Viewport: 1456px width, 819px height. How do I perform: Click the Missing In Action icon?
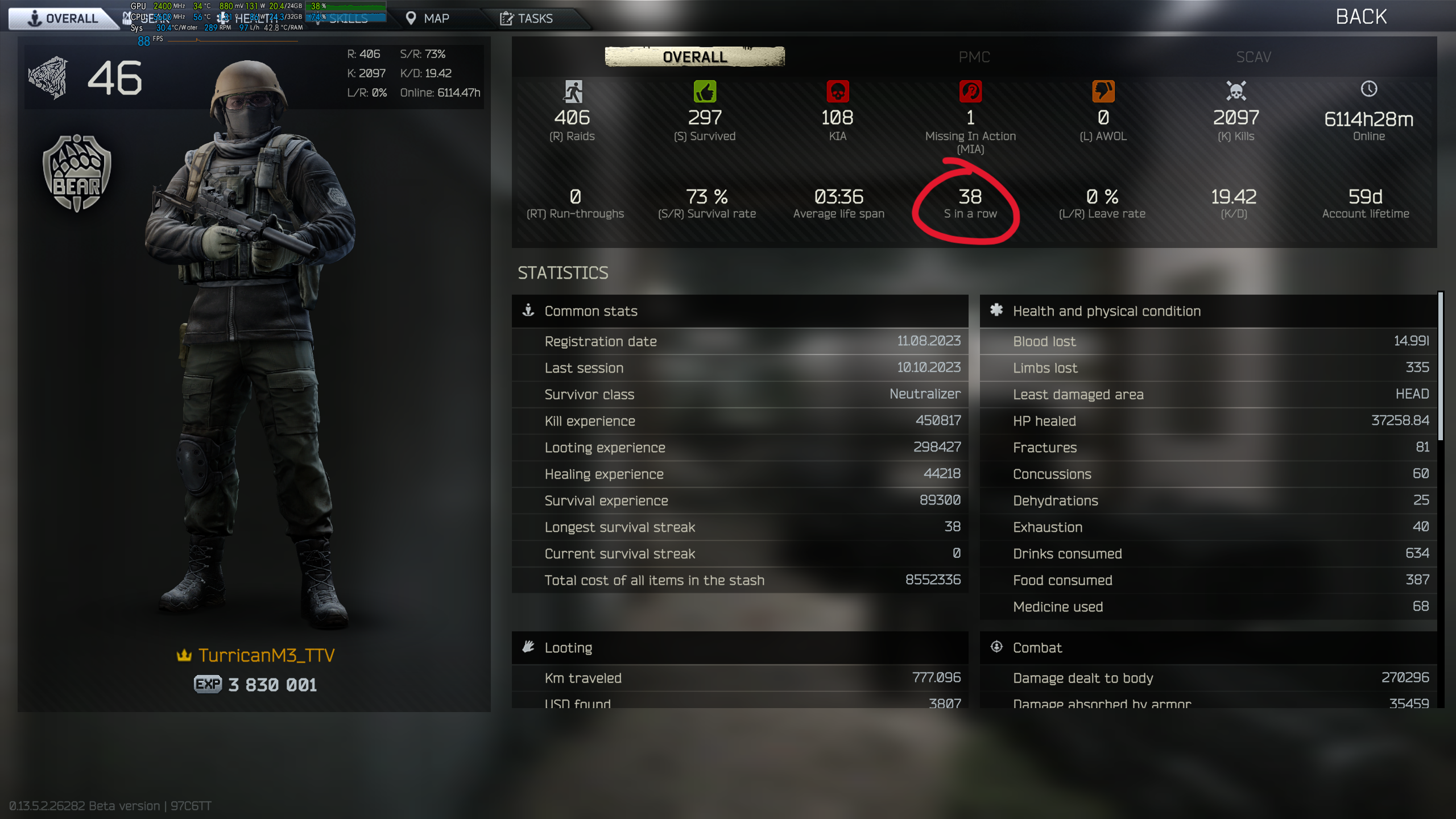[970, 92]
